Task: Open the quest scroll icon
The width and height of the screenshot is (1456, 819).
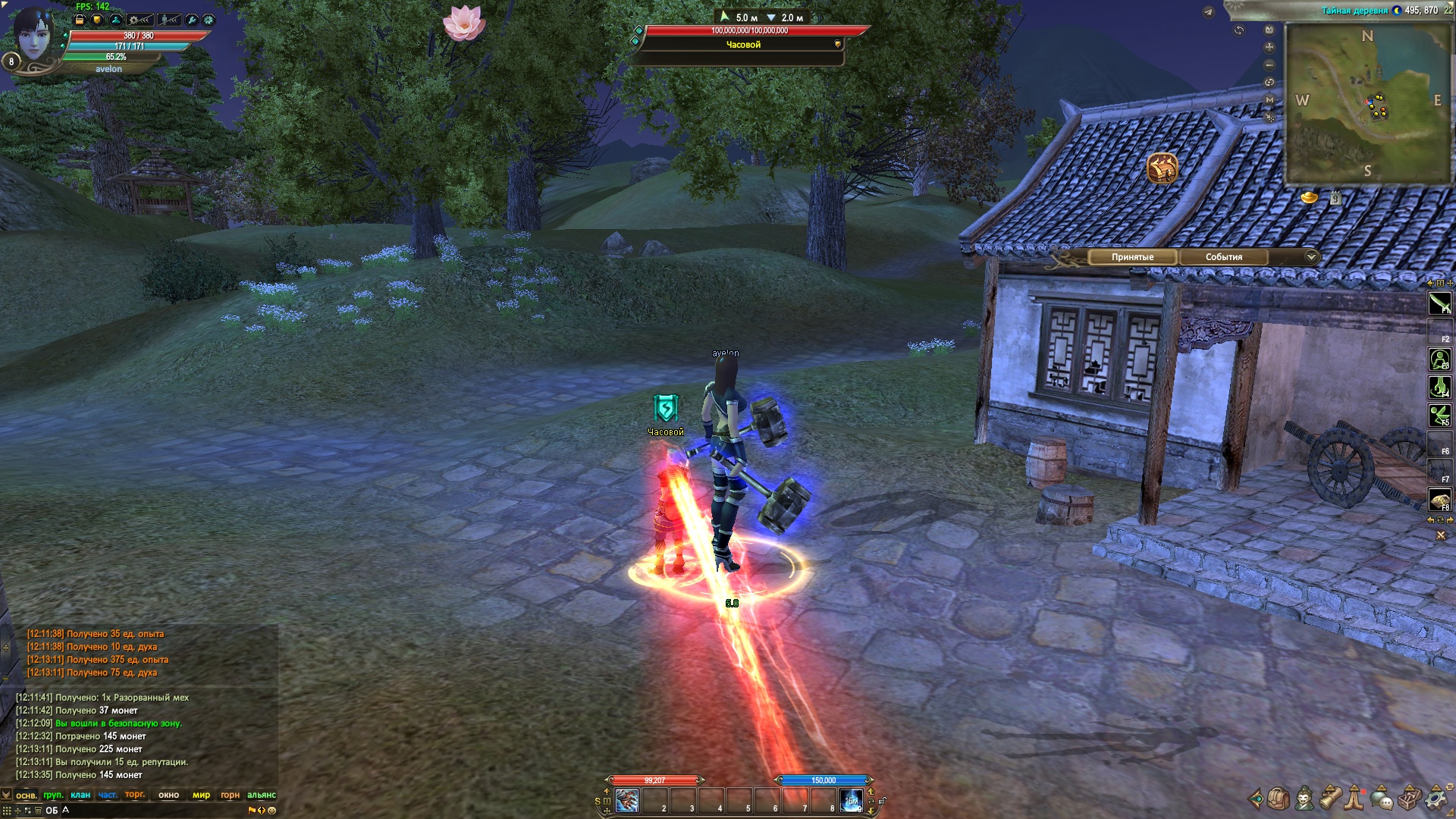Action: (1330, 799)
